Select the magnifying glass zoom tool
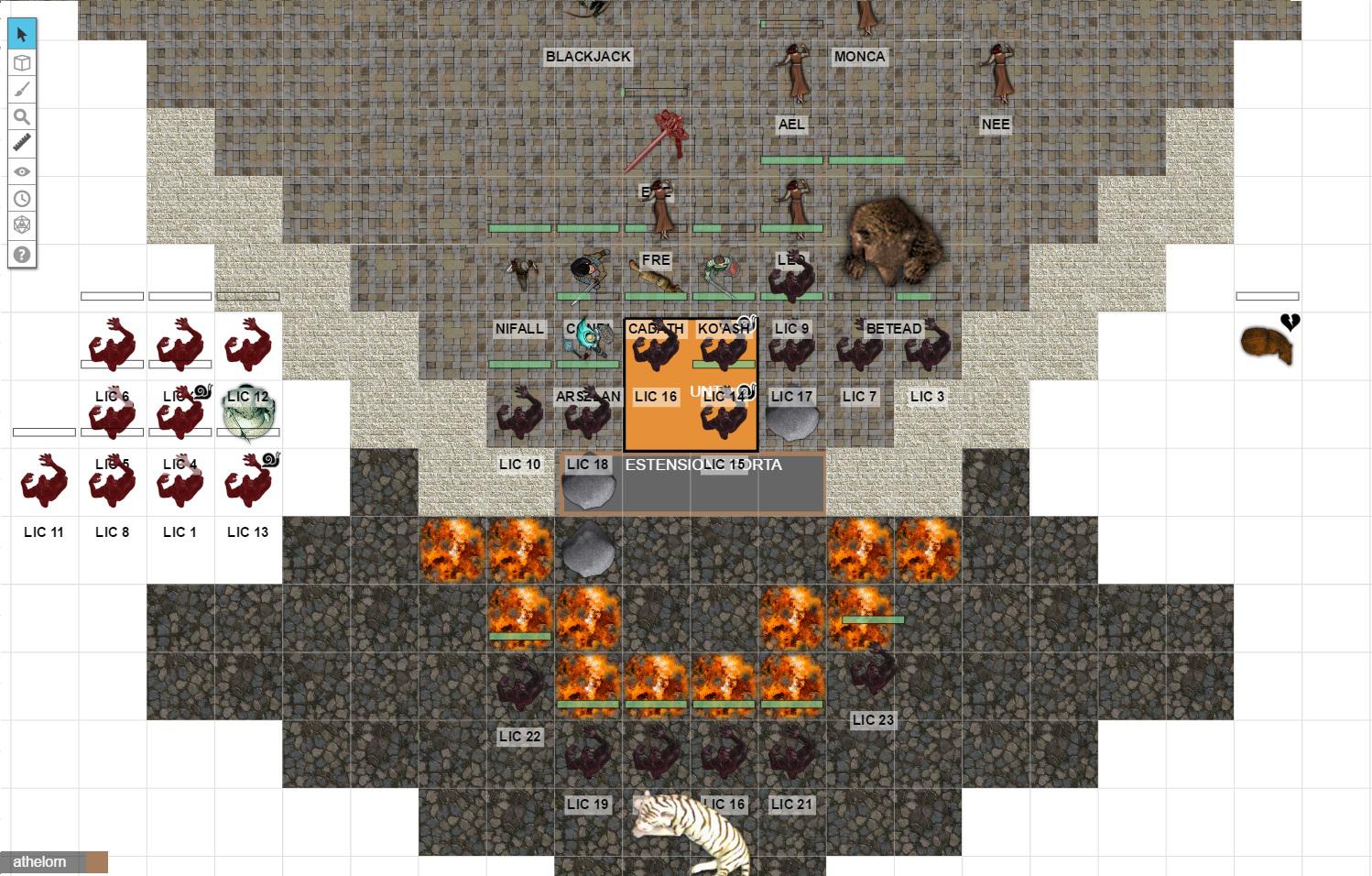The image size is (1372, 876). (x=22, y=117)
